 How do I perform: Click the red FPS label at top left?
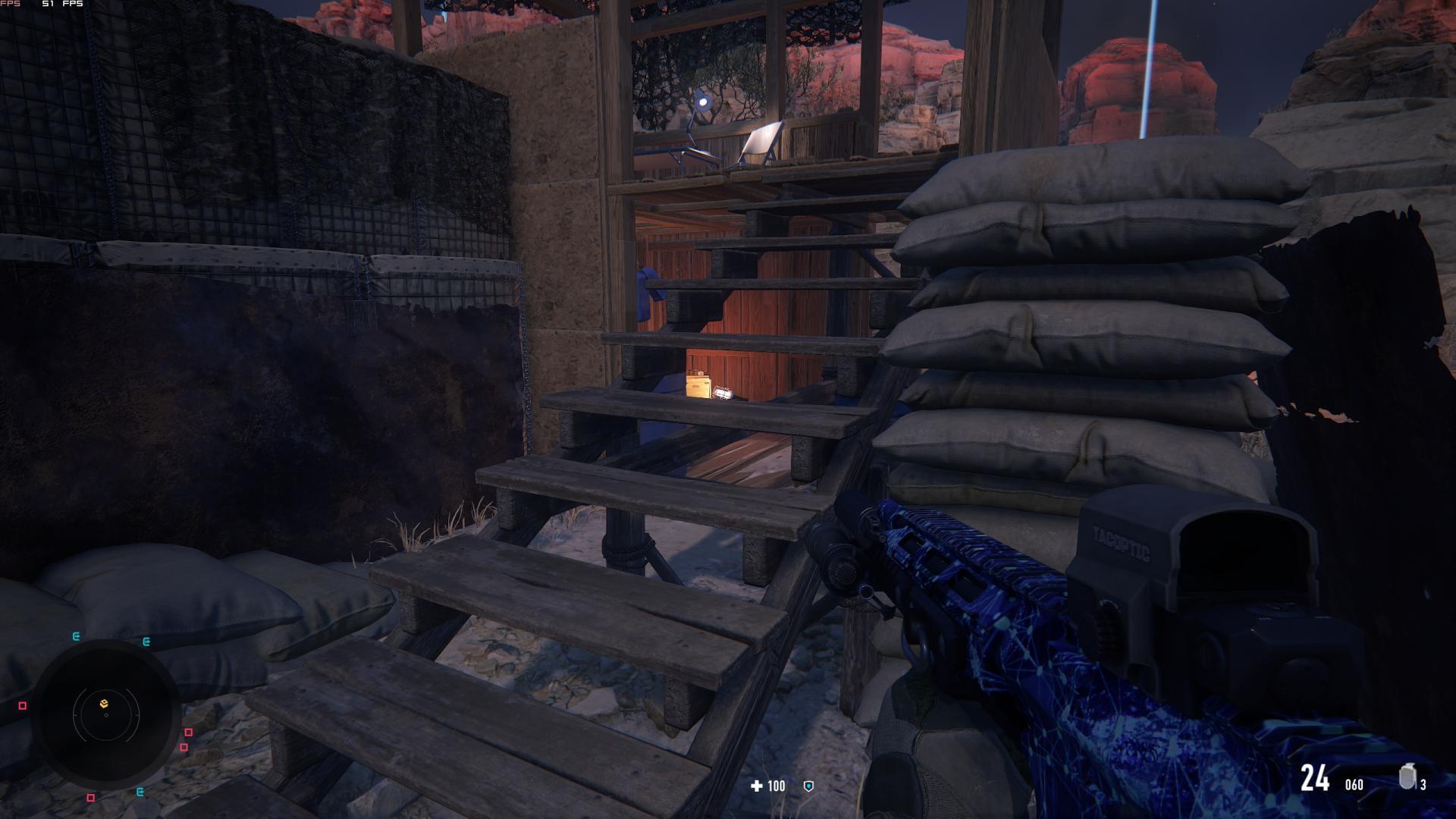tap(9, 5)
